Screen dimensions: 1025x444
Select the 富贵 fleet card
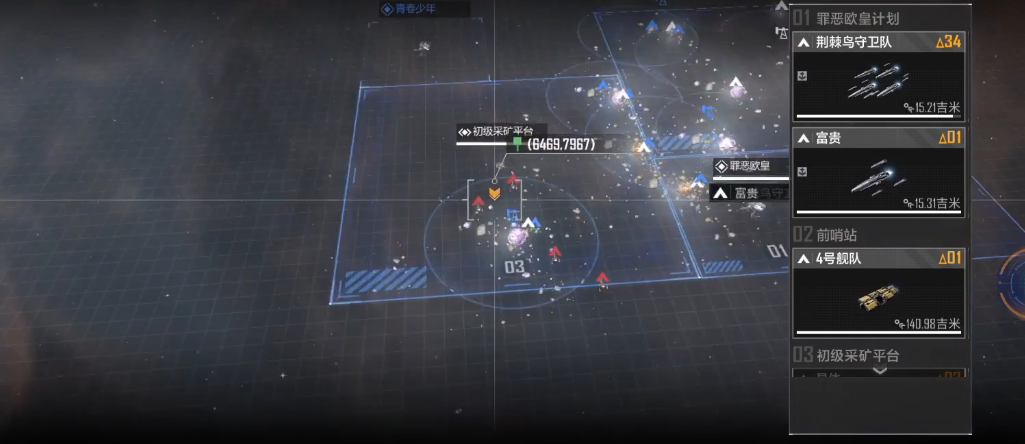(879, 173)
